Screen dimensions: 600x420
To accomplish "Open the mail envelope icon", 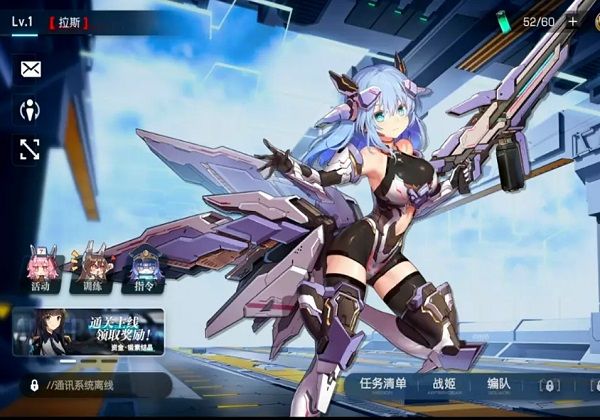I will pyautogui.click(x=30, y=69).
